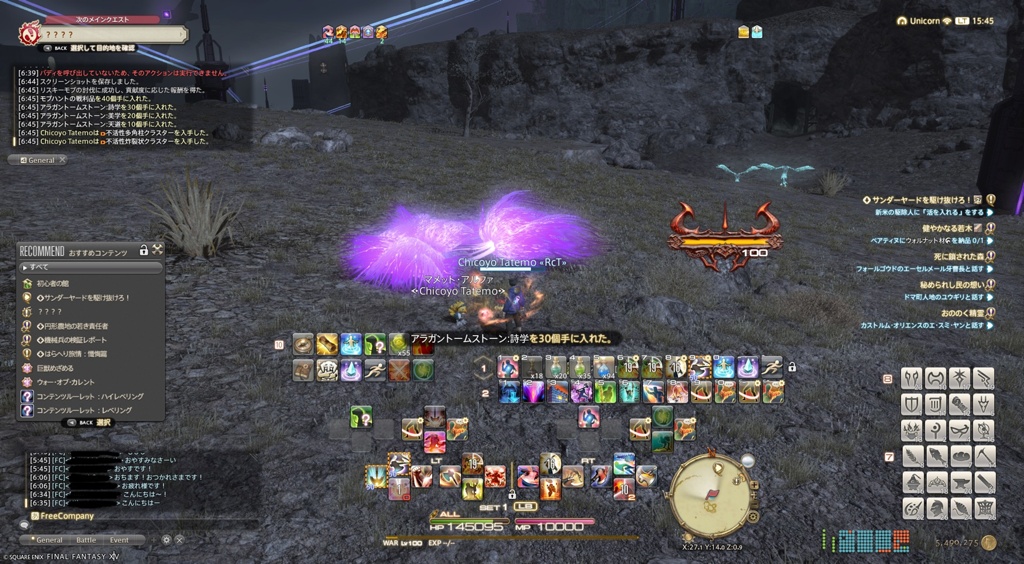
Task: Select 初心者の館 in the Recommend list
Action: (x=60, y=283)
